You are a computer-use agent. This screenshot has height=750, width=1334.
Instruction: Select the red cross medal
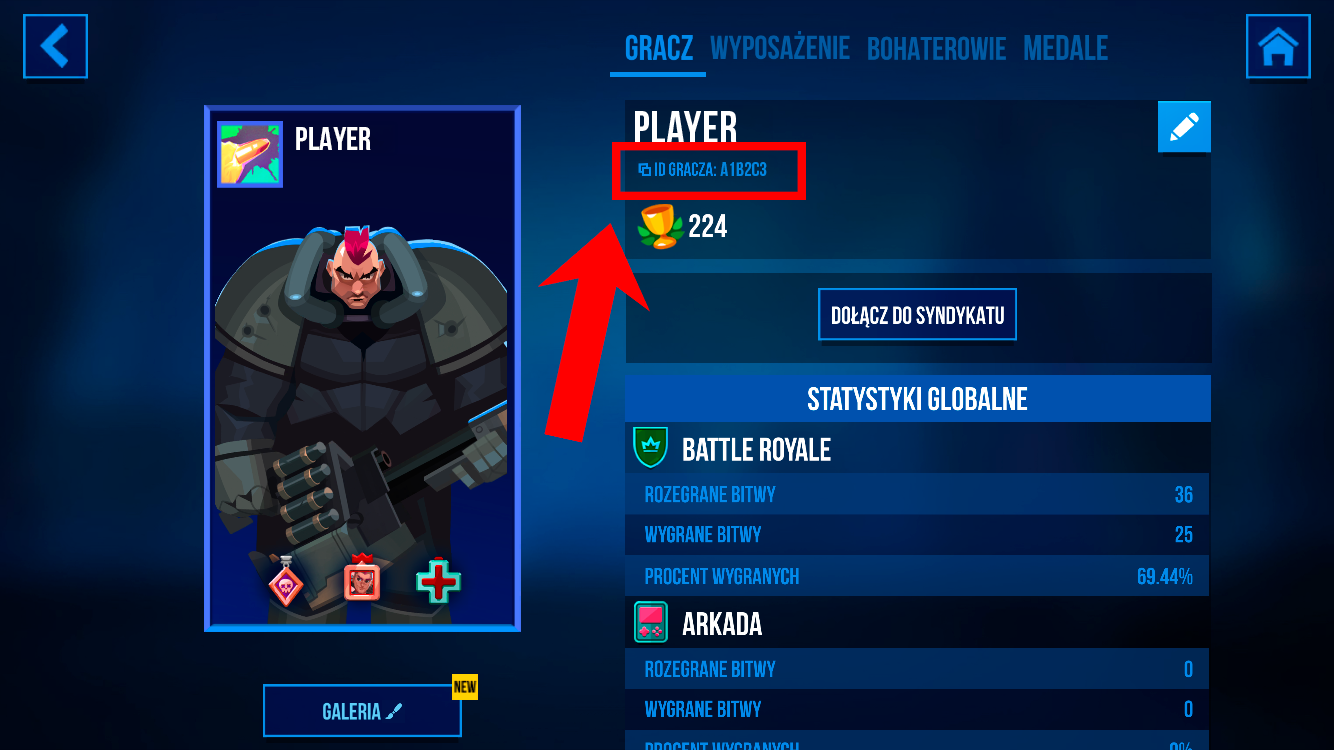coord(438,581)
